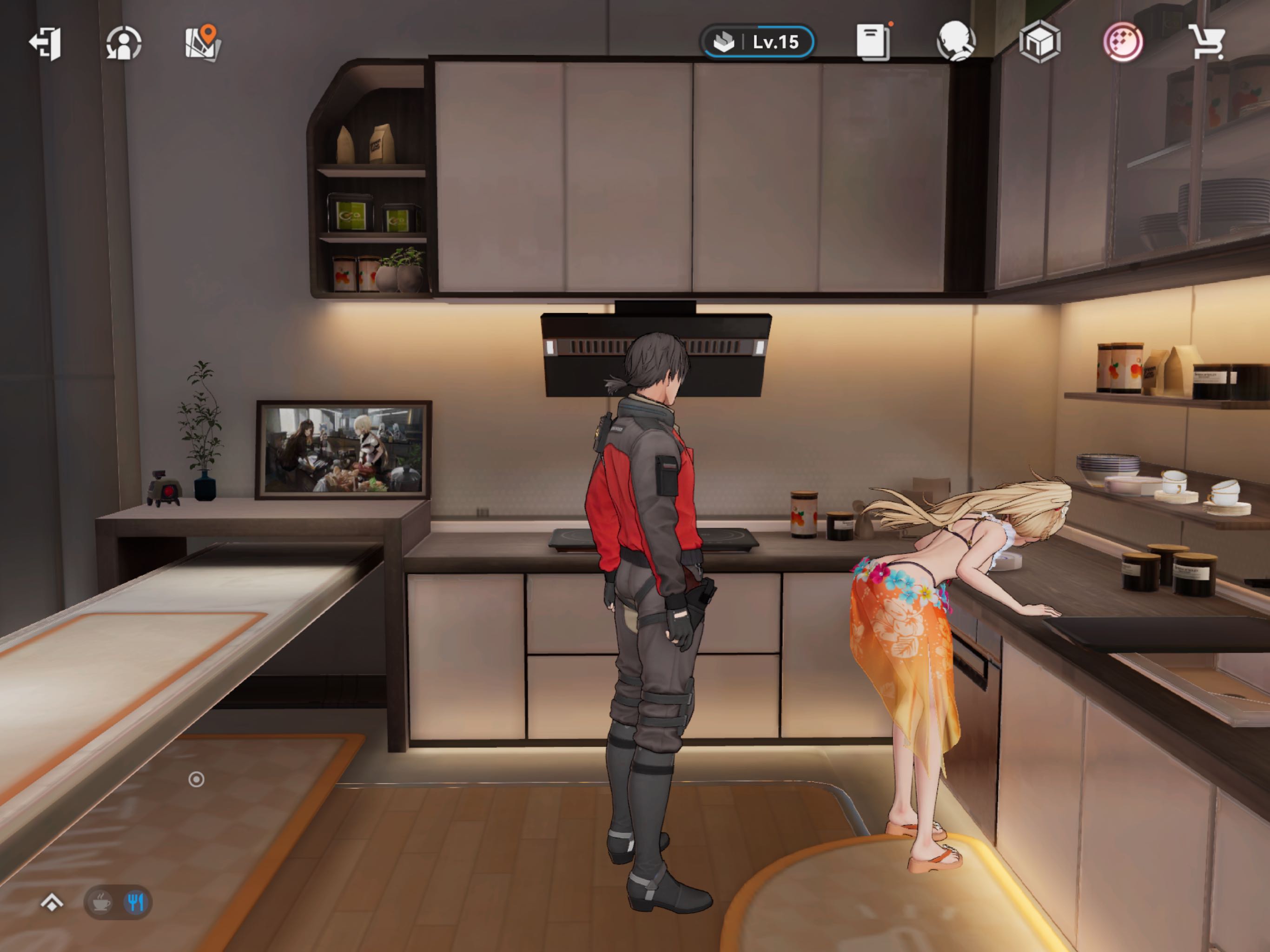Exit the dorm via the door icon
This screenshot has width=1270, height=952.
coord(46,42)
